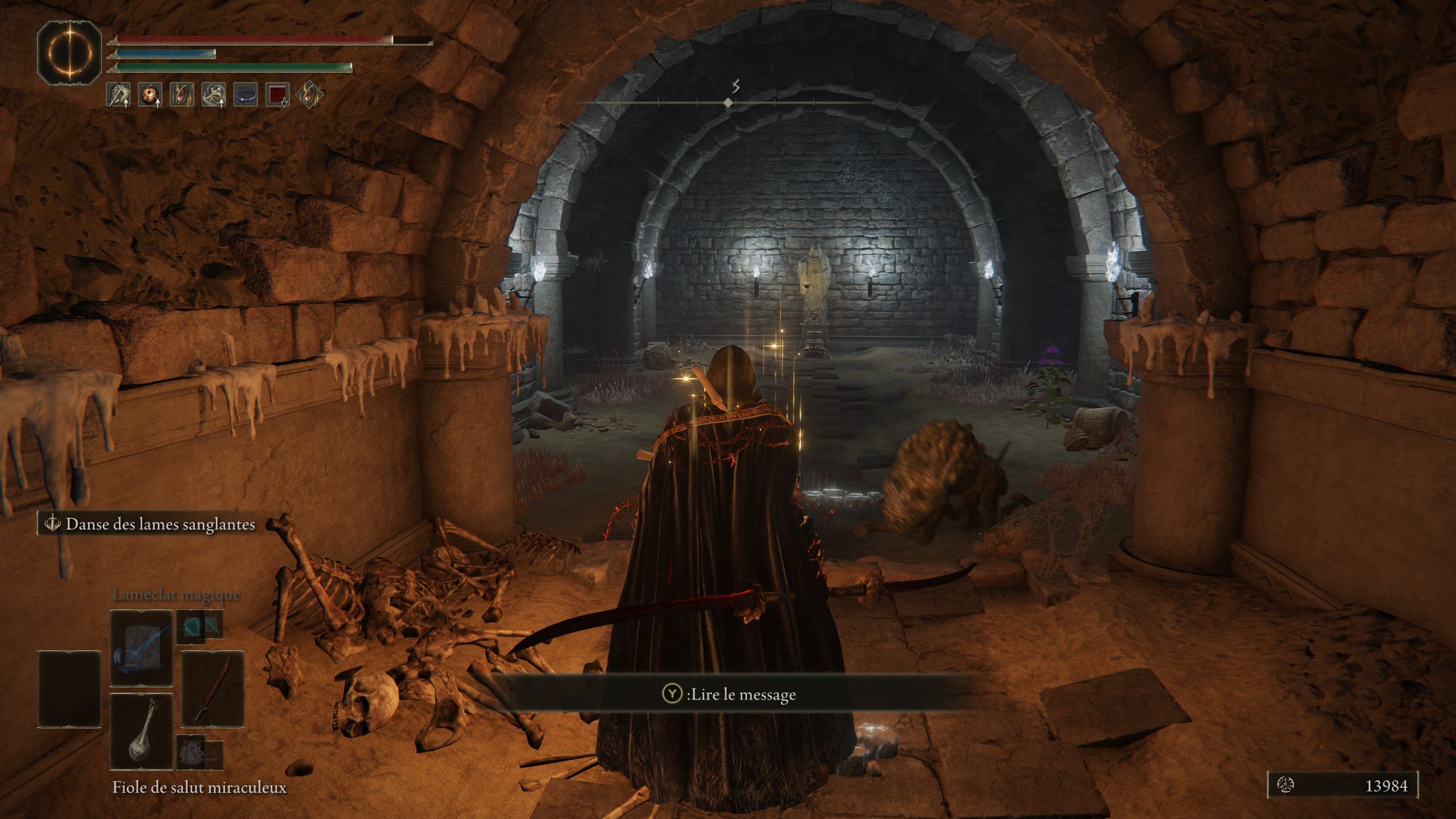
Task: Click the square-framed flask tear status icon
Action: [x=183, y=94]
